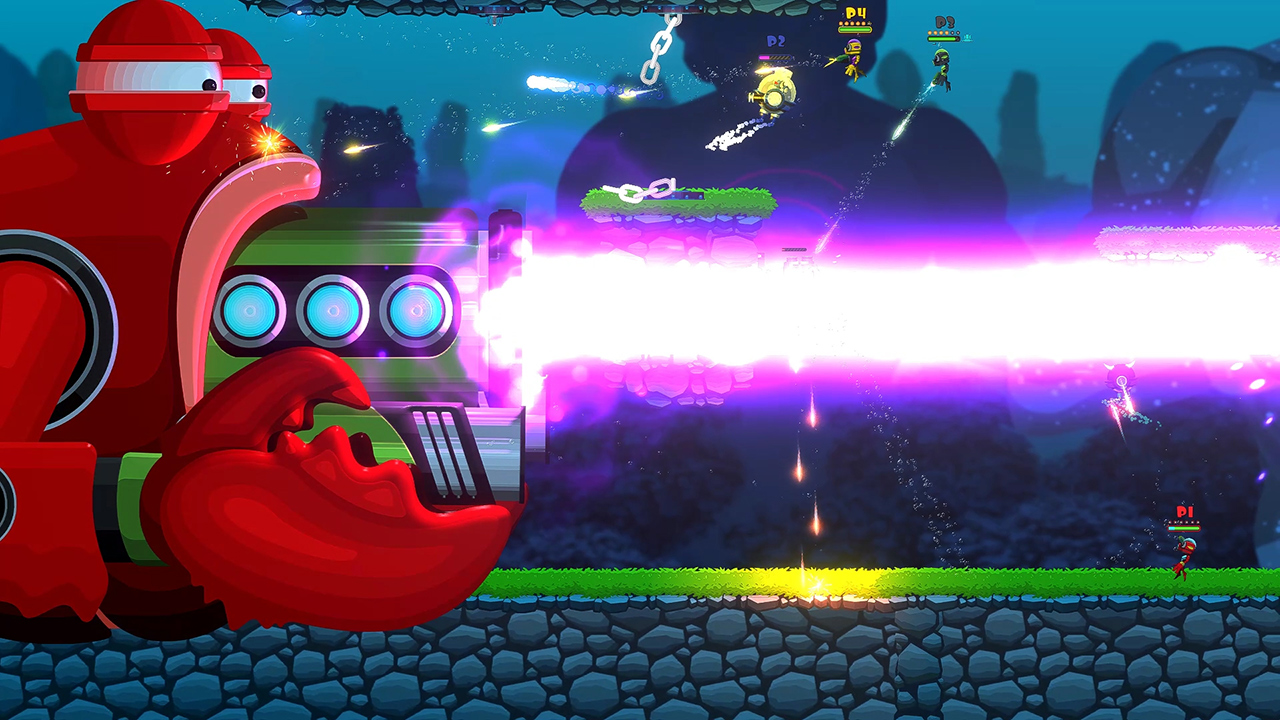Select player P3's green diver character

[941, 65]
